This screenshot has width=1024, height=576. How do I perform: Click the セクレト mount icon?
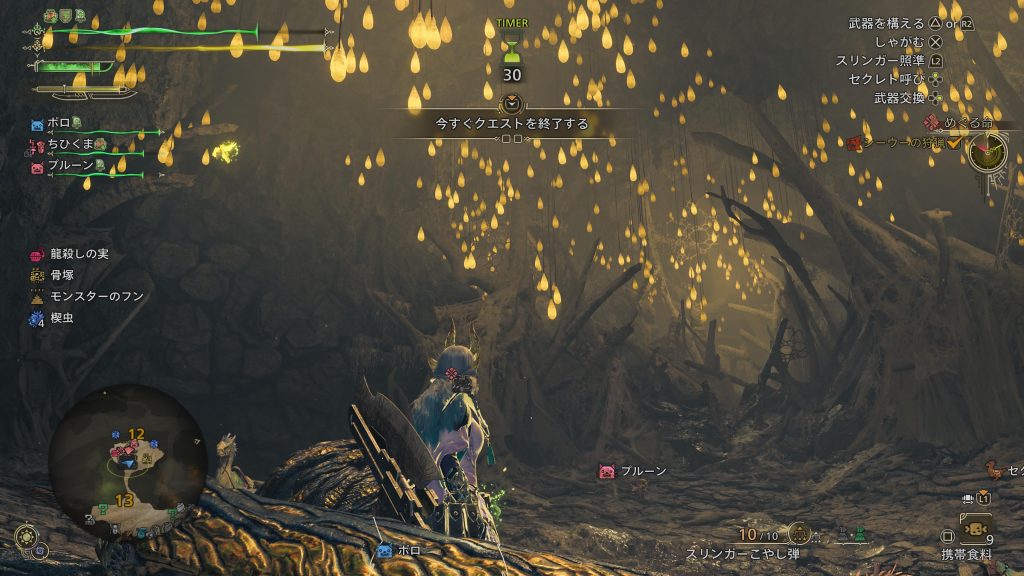[993, 467]
